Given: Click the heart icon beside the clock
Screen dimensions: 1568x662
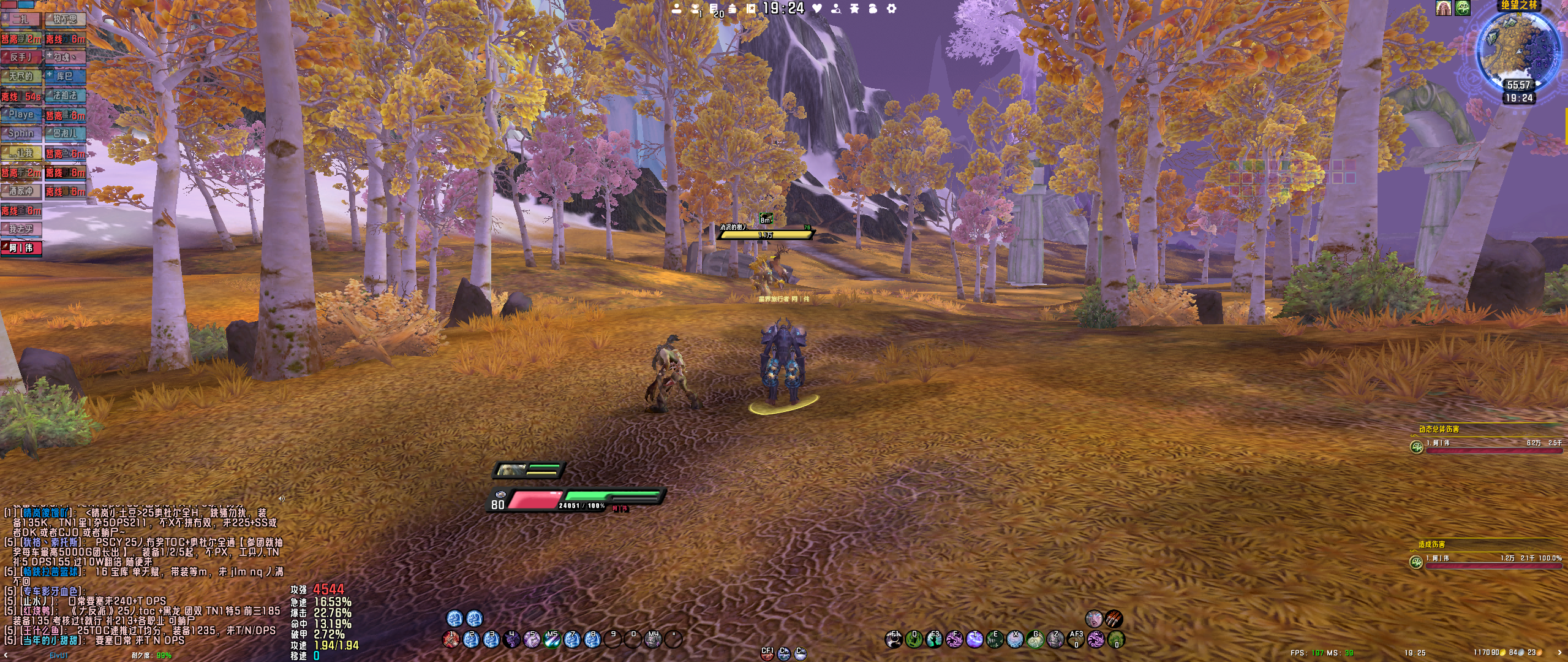Looking at the screenshot, I should coord(817,9).
